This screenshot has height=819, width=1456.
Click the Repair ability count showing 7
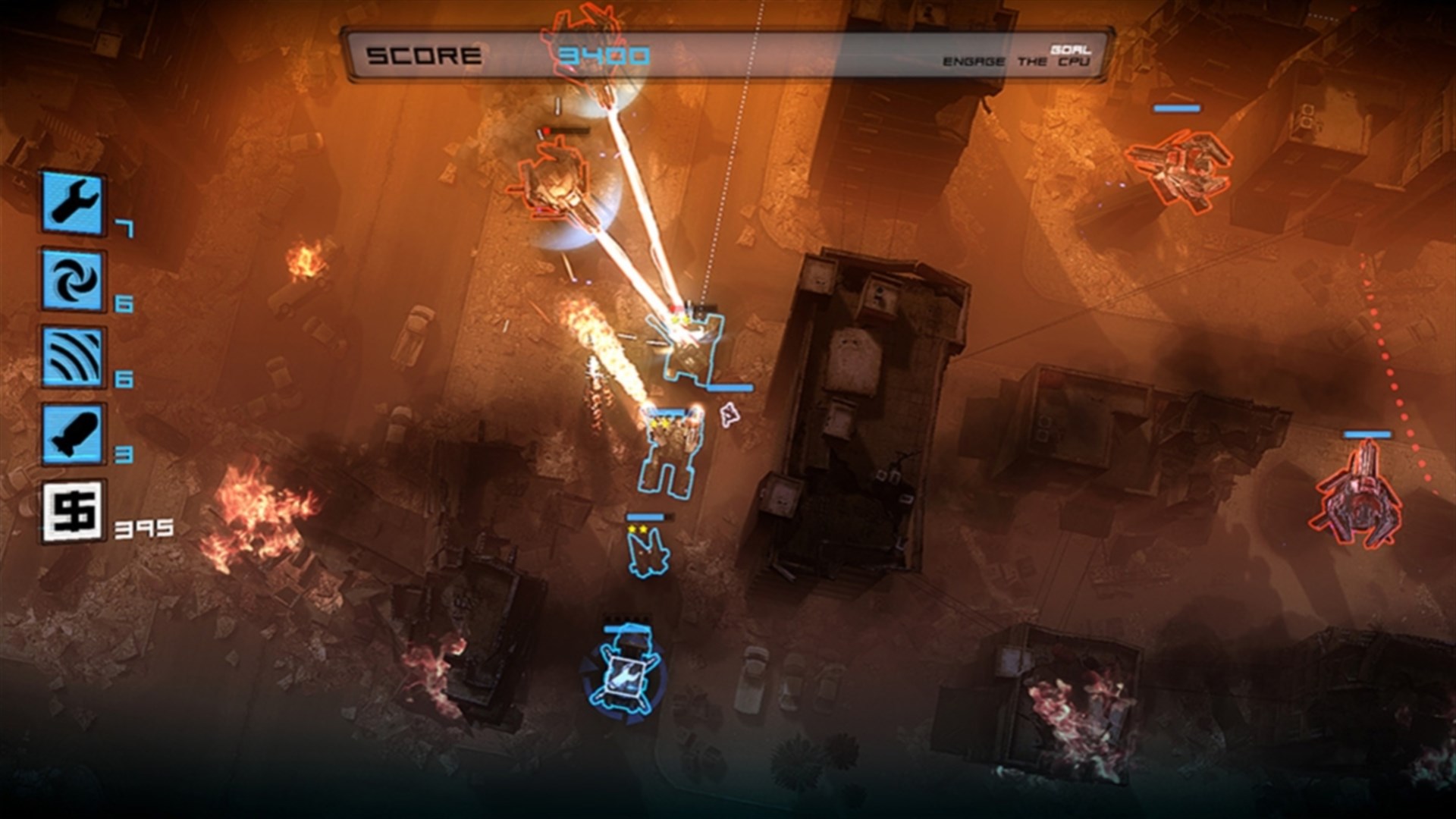(x=123, y=229)
